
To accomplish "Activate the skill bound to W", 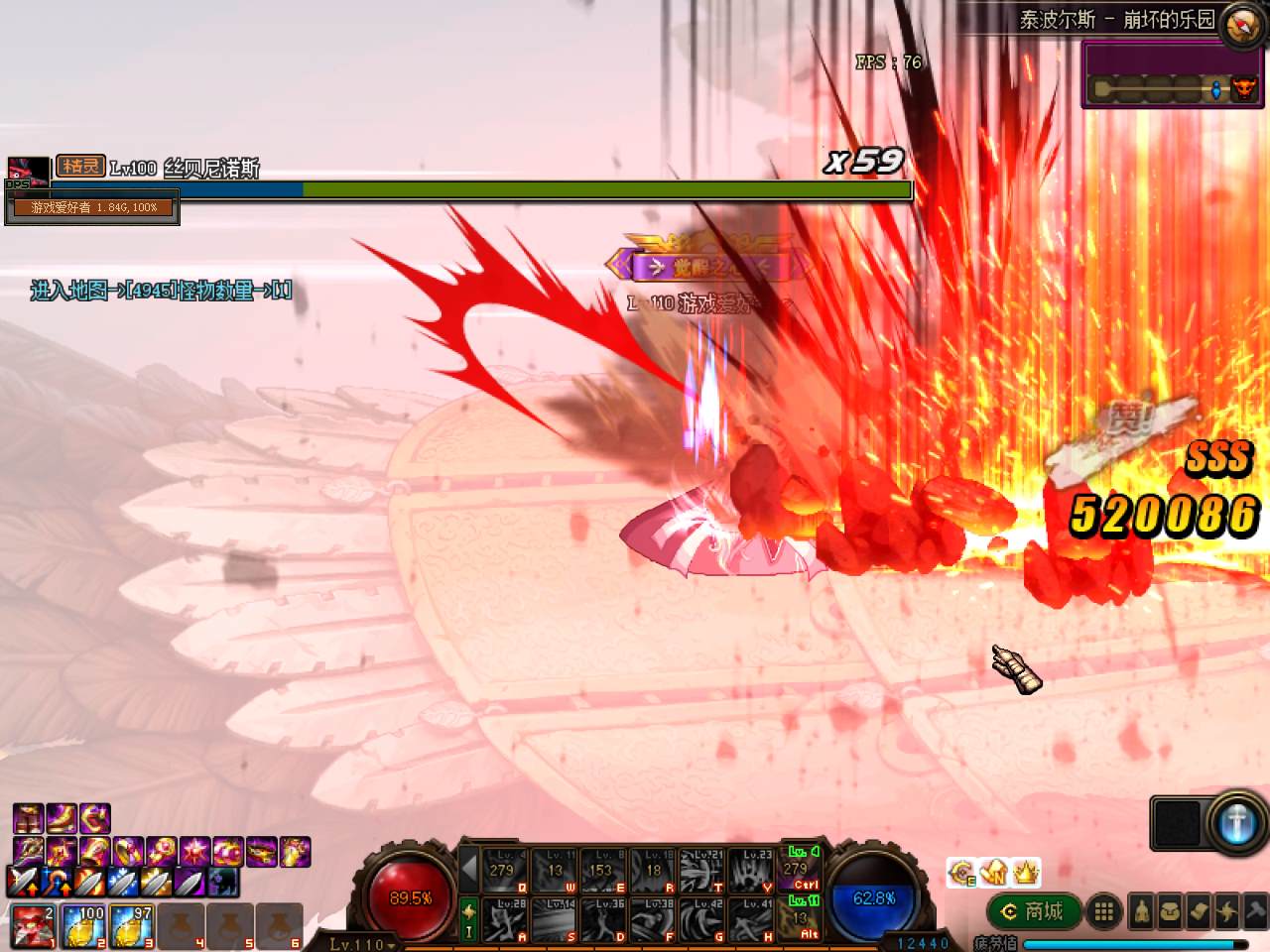I will pos(554,870).
